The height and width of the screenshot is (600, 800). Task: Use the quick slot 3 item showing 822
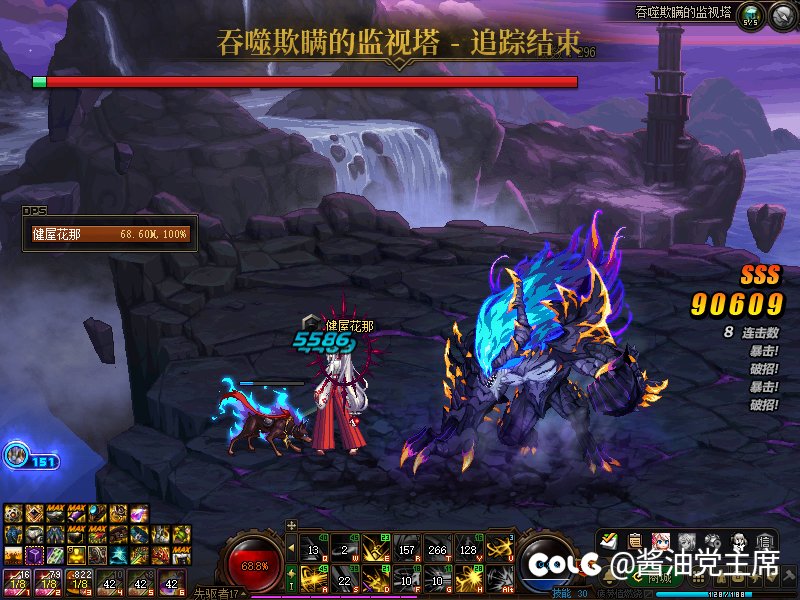77,580
